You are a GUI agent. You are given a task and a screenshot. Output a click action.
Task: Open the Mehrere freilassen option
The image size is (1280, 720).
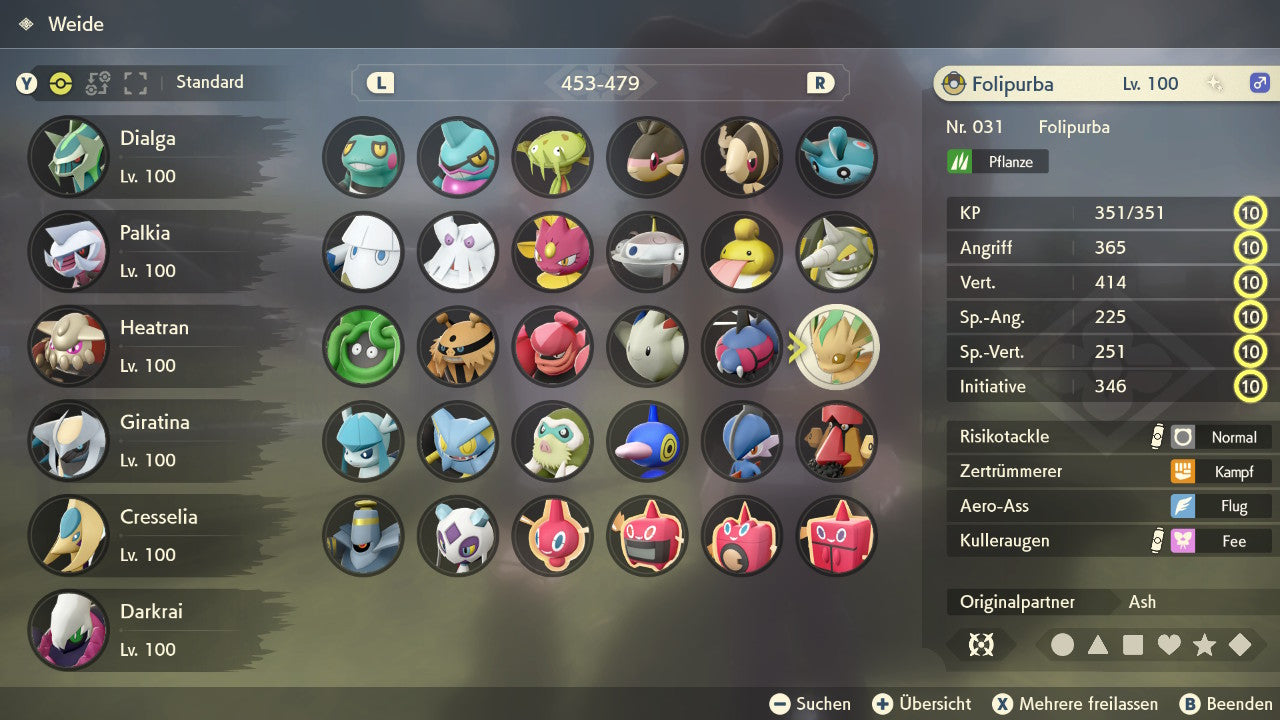tap(1075, 704)
